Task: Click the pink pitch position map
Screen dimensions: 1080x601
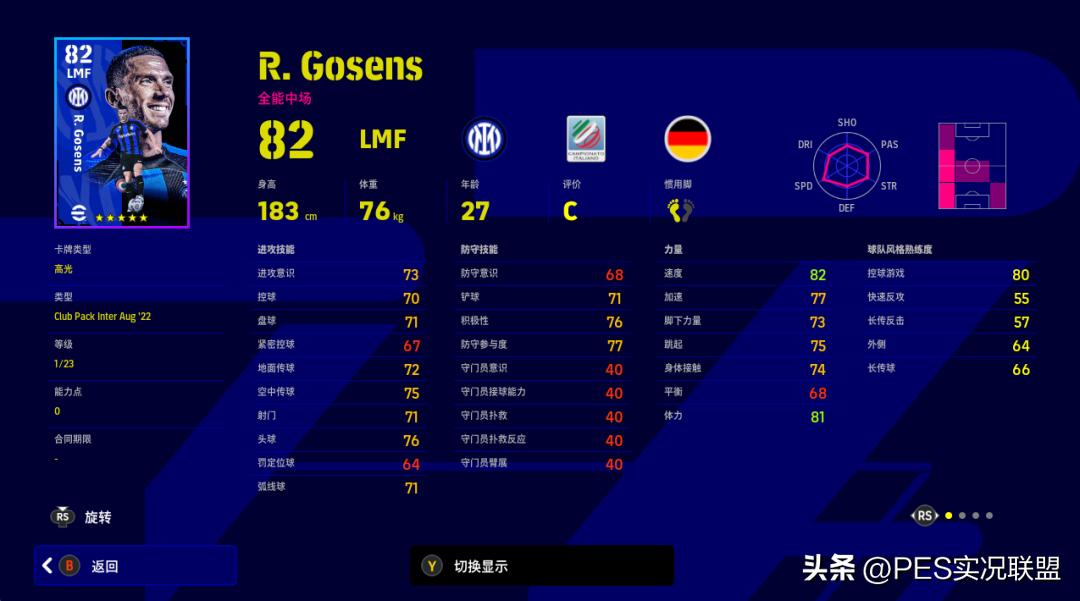Action: click(971, 165)
